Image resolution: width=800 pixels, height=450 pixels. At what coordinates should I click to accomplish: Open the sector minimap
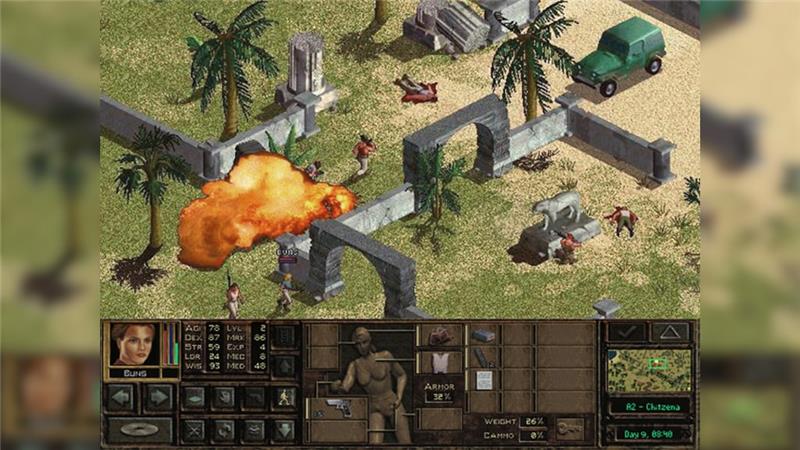(649, 371)
